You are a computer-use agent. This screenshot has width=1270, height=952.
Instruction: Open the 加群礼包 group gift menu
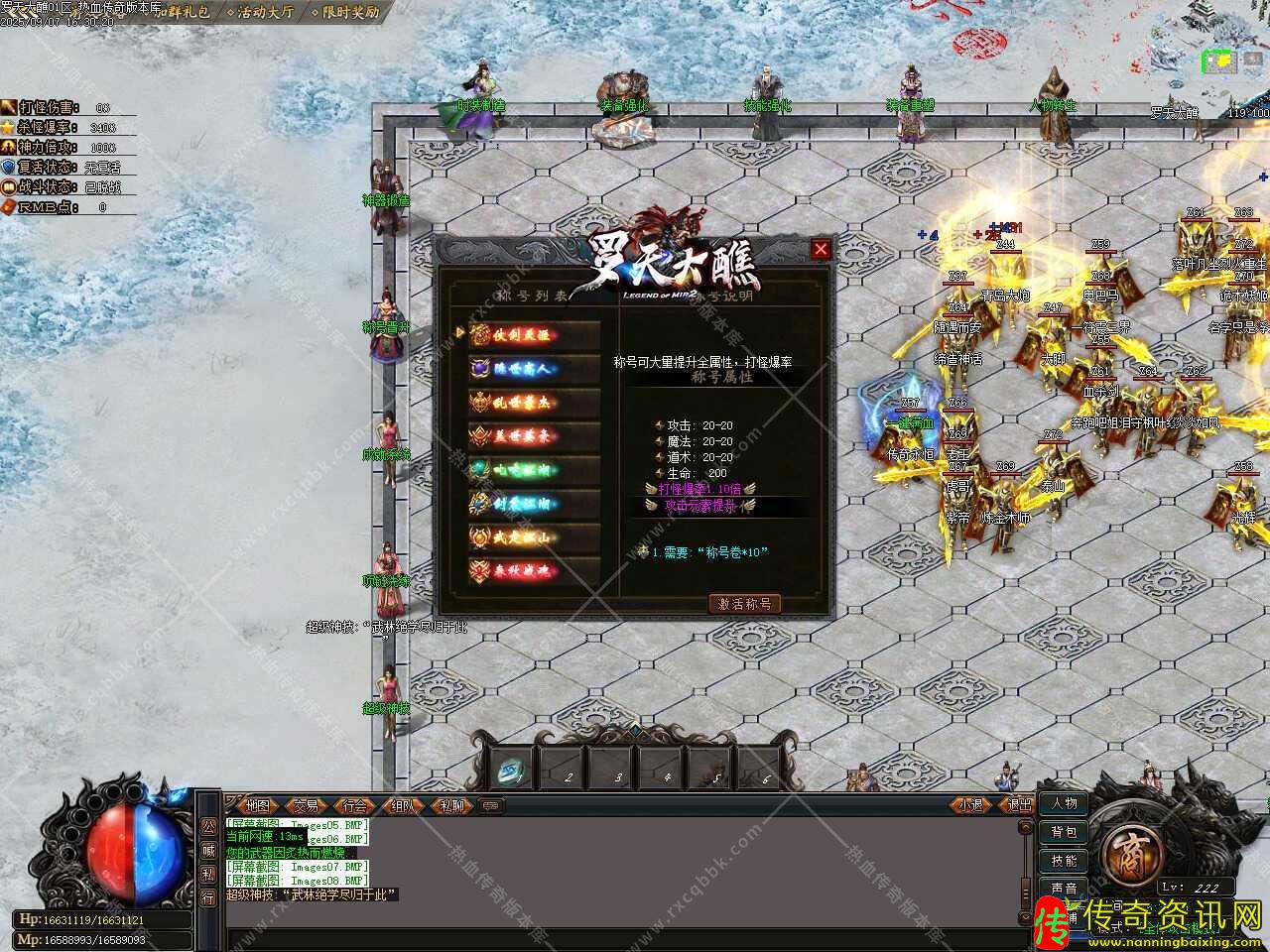coord(183,13)
